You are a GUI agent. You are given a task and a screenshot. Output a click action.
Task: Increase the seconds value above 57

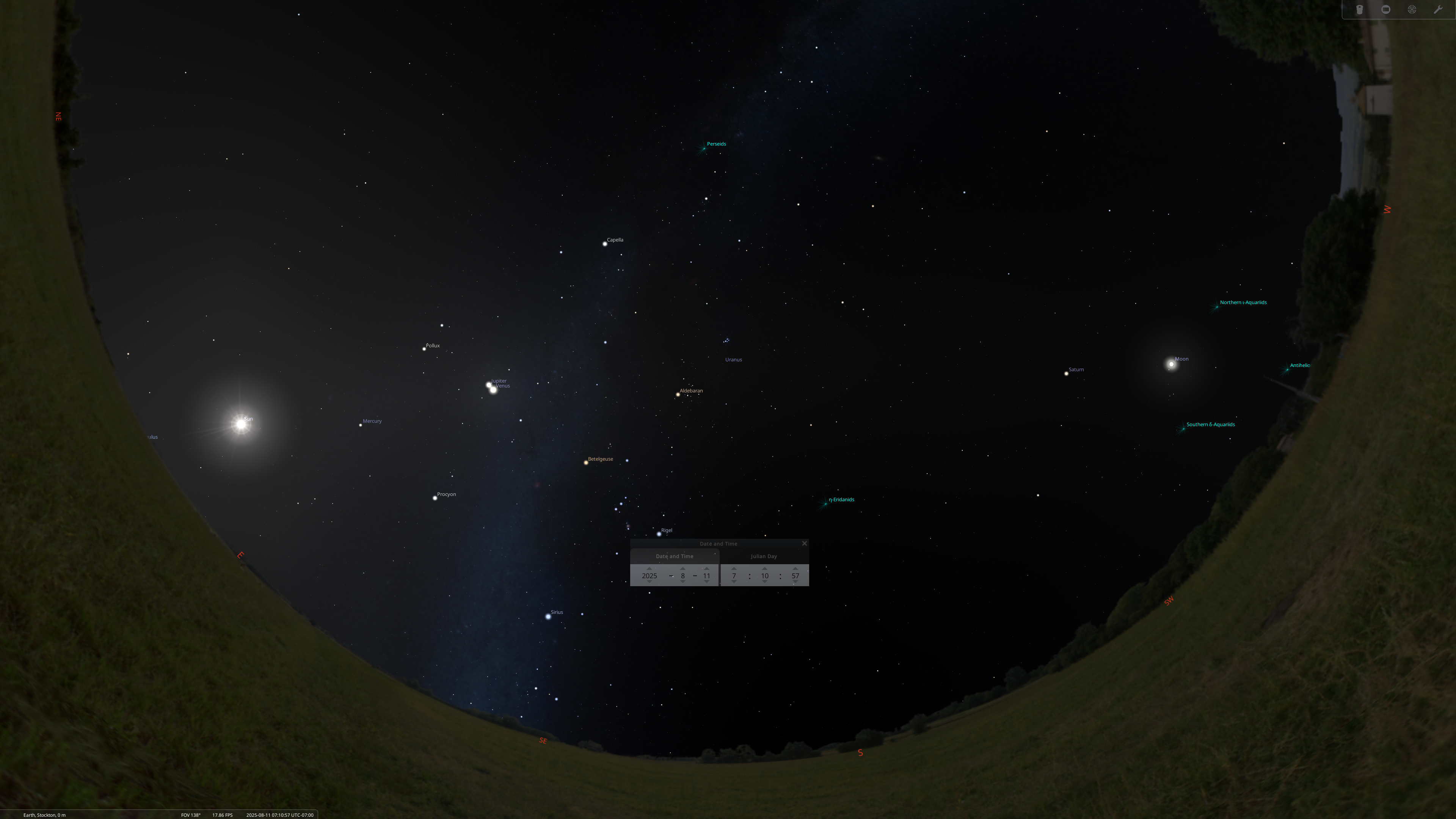(795, 569)
